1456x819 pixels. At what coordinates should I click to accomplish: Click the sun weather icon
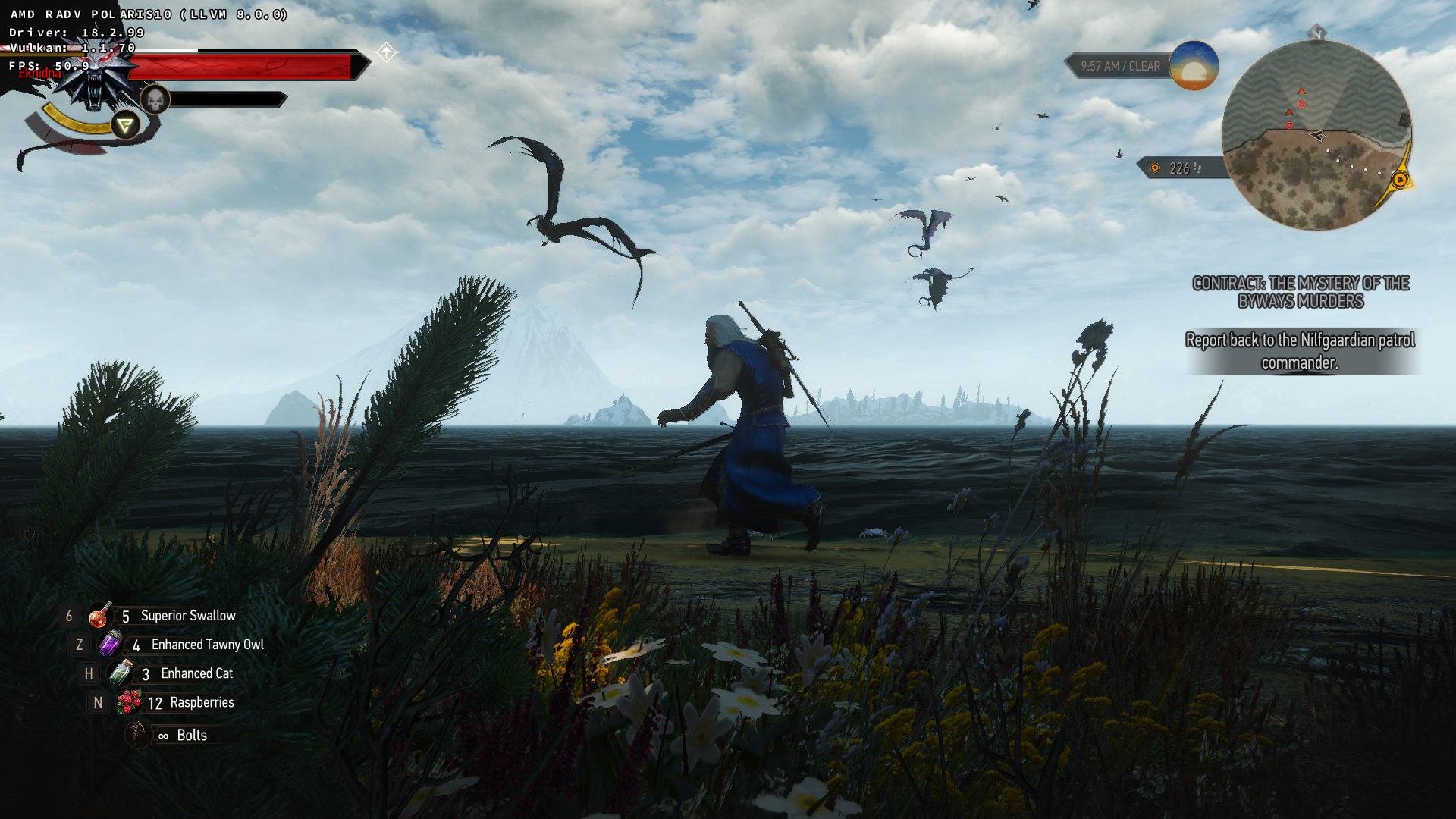pos(1194,67)
